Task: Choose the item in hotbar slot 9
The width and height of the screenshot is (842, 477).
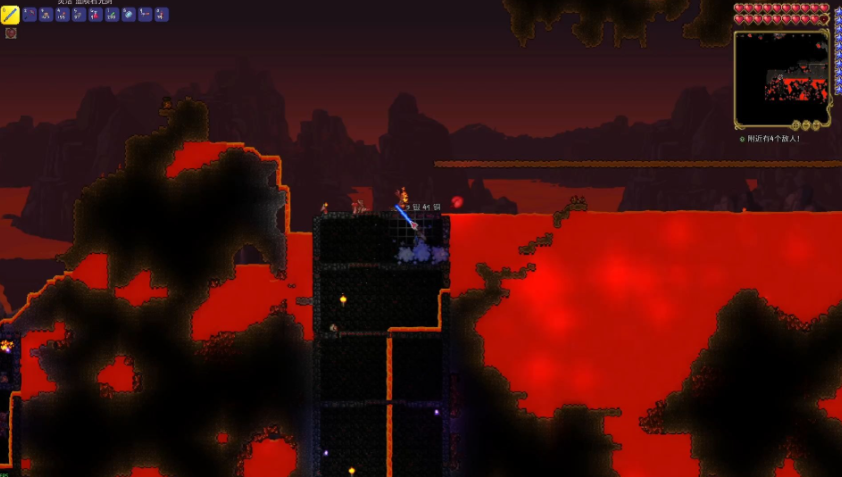Action: pyautogui.click(x=145, y=15)
